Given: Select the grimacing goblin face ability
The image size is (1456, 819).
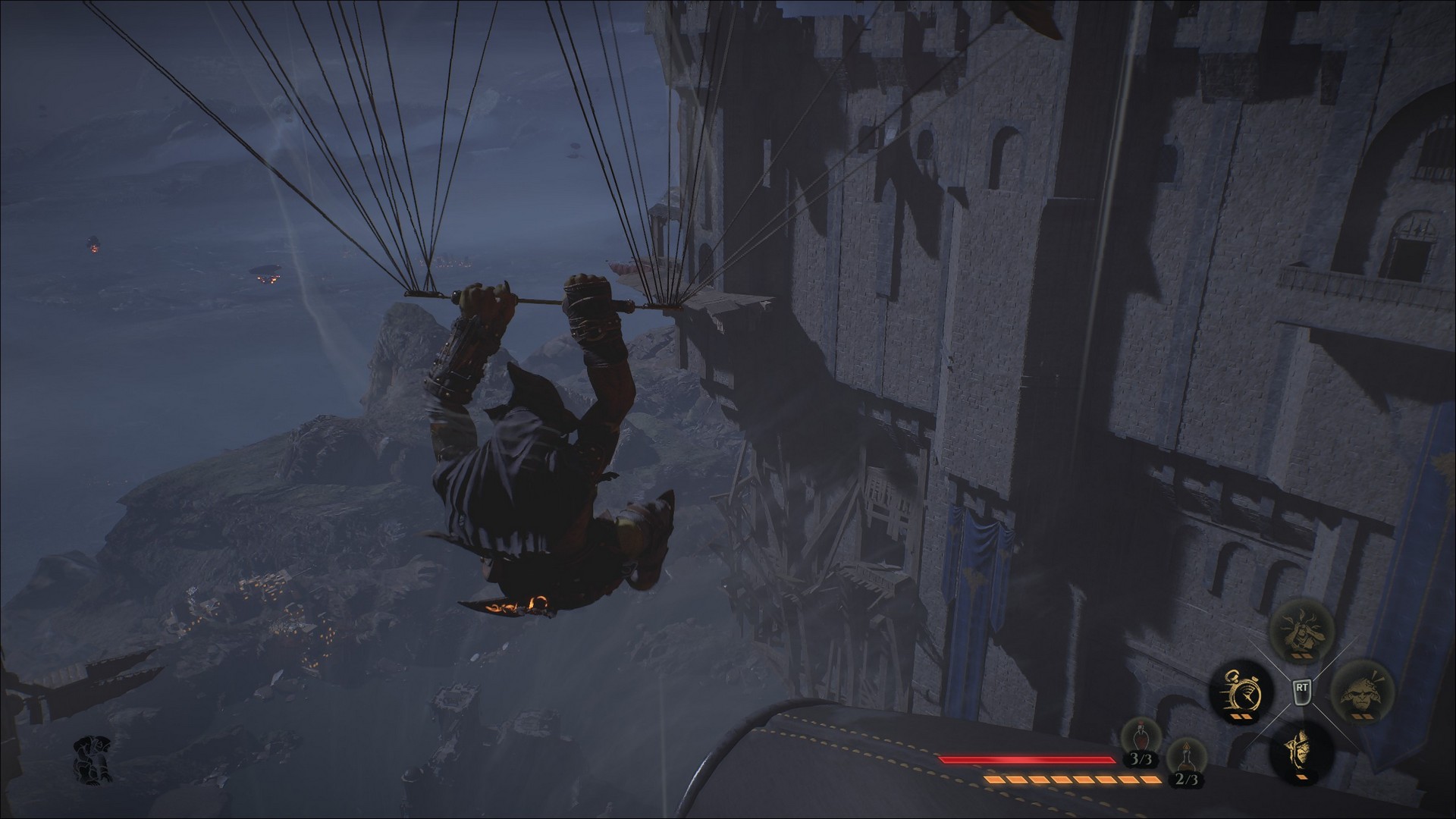Looking at the screenshot, I should pyautogui.click(x=1363, y=692).
